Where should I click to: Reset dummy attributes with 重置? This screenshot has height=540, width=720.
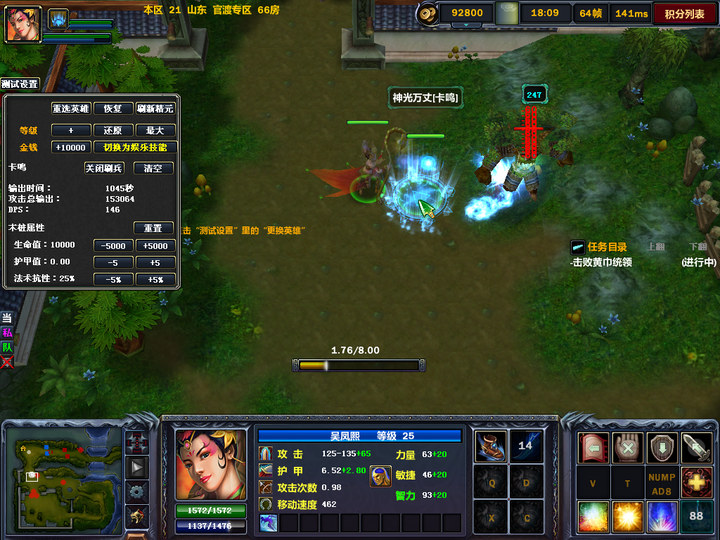pyautogui.click(x=153, y=228)
